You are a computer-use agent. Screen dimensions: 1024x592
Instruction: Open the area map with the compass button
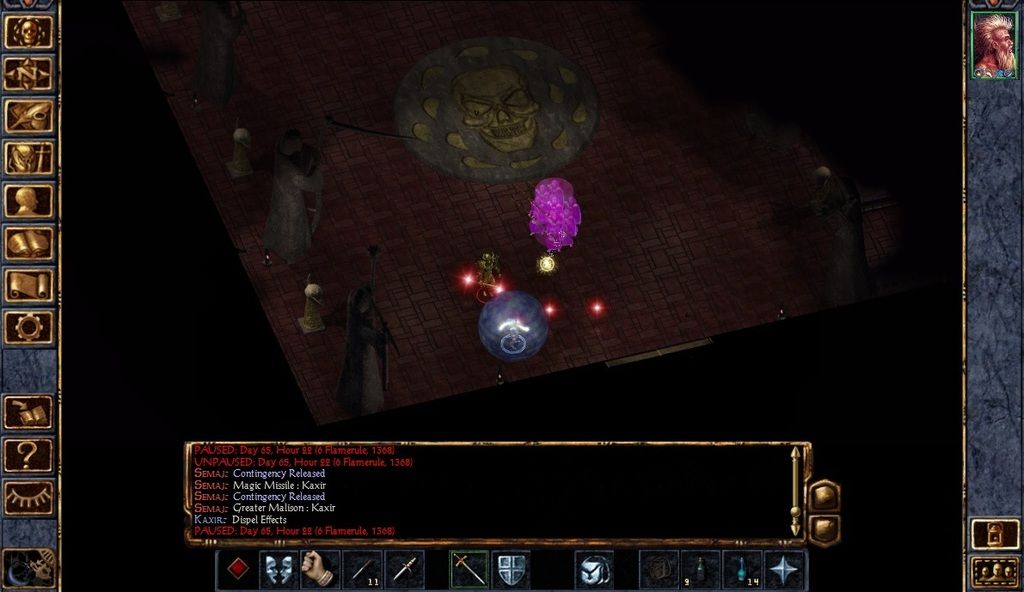(28, 74)
